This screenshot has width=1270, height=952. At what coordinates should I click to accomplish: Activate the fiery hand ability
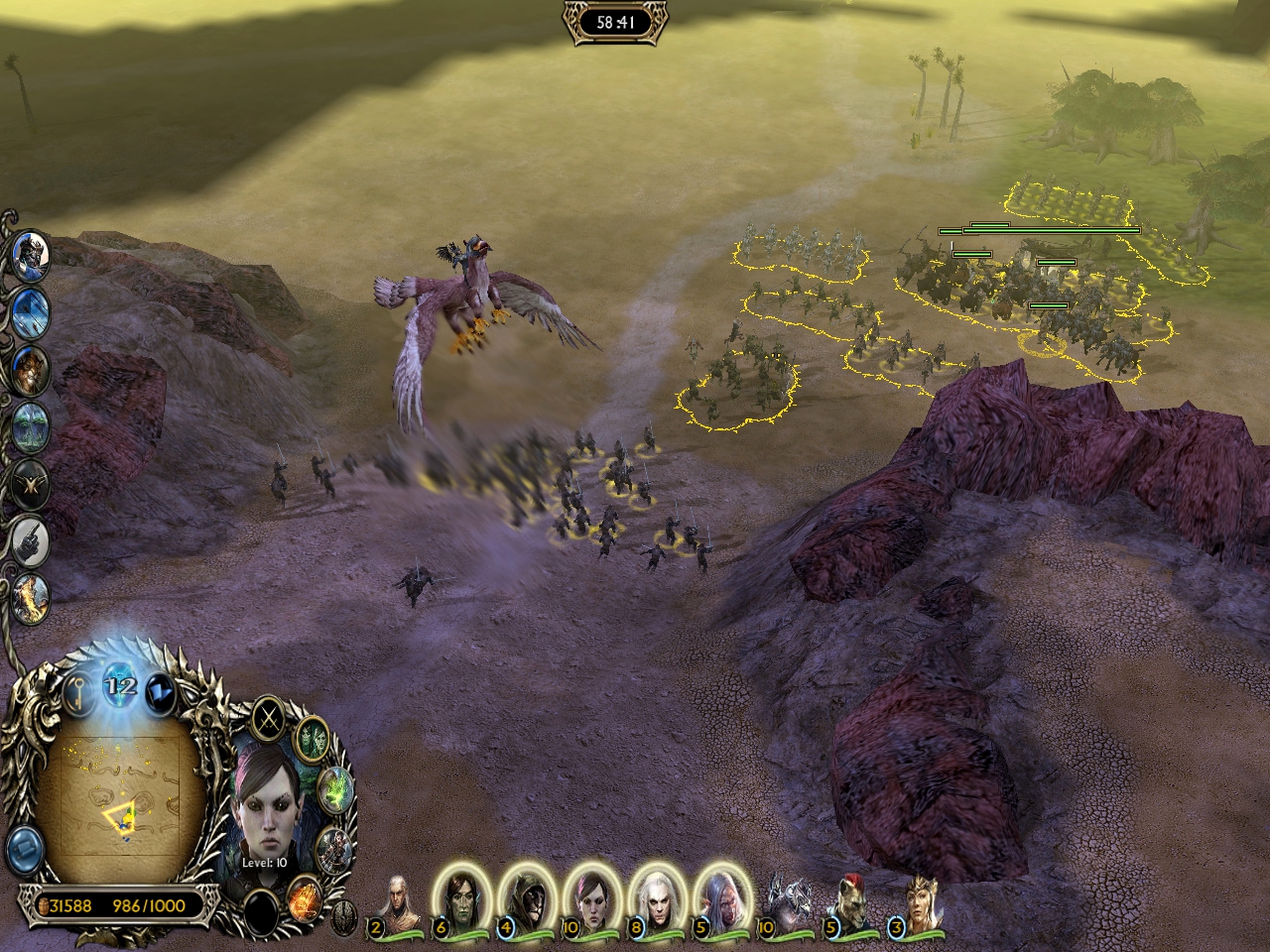click(x=305, y=897)
